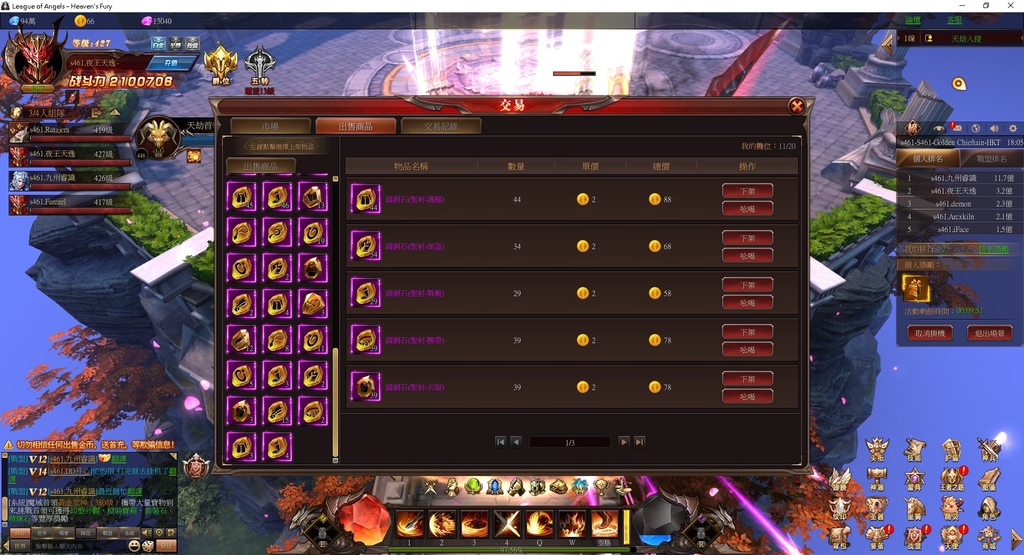The width and height of the screenshot is (1024, 555).
Task: Open the mail envelope icon
Action: click(x=957, y=128)
